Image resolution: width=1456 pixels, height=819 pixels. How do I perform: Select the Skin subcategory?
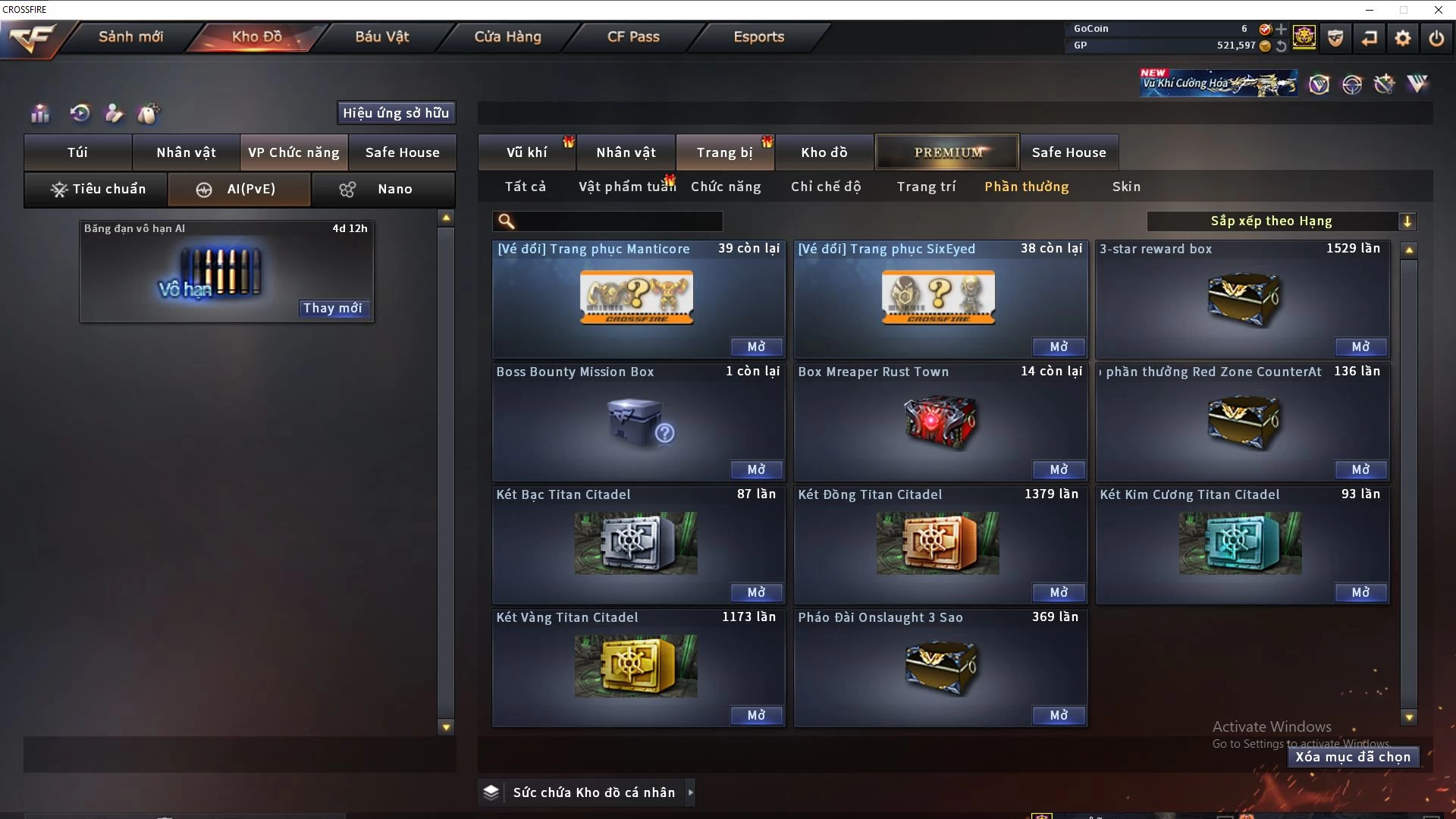1126,187
